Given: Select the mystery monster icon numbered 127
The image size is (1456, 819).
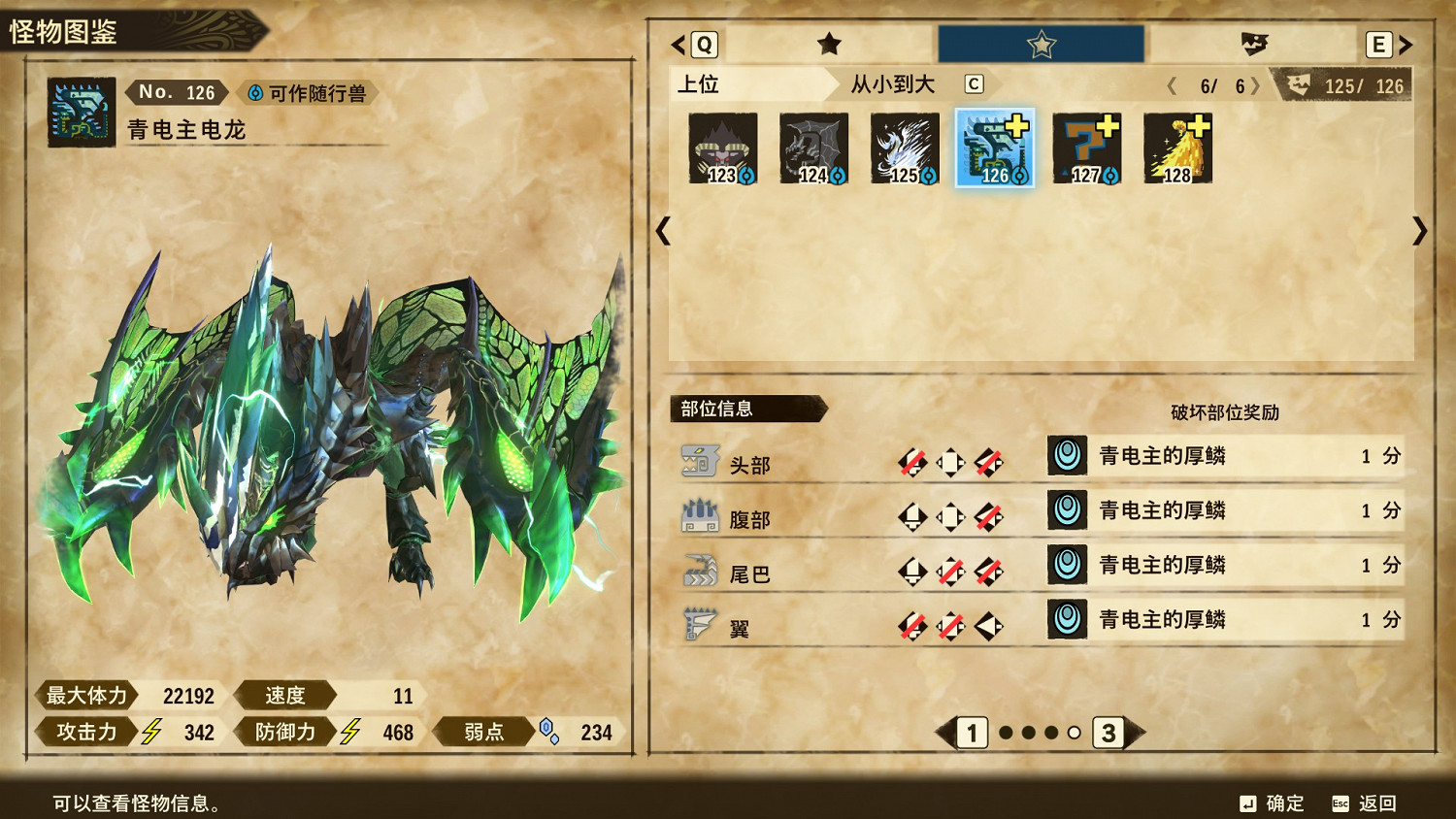Looking at the screenshot, I should pyautogui.click(x=1086, y=148).
